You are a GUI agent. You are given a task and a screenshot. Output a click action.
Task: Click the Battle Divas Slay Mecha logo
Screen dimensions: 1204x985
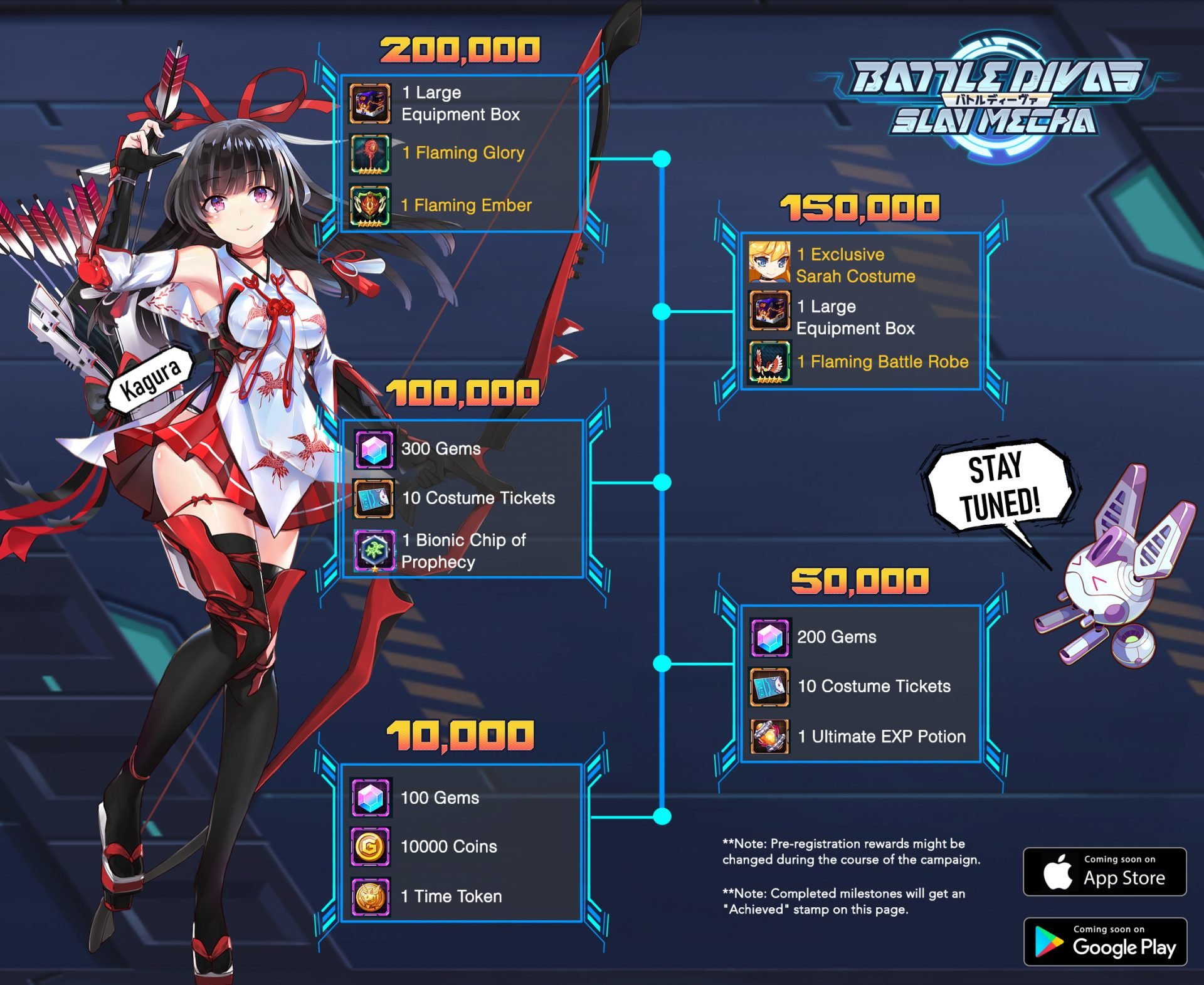click(995, 98)
